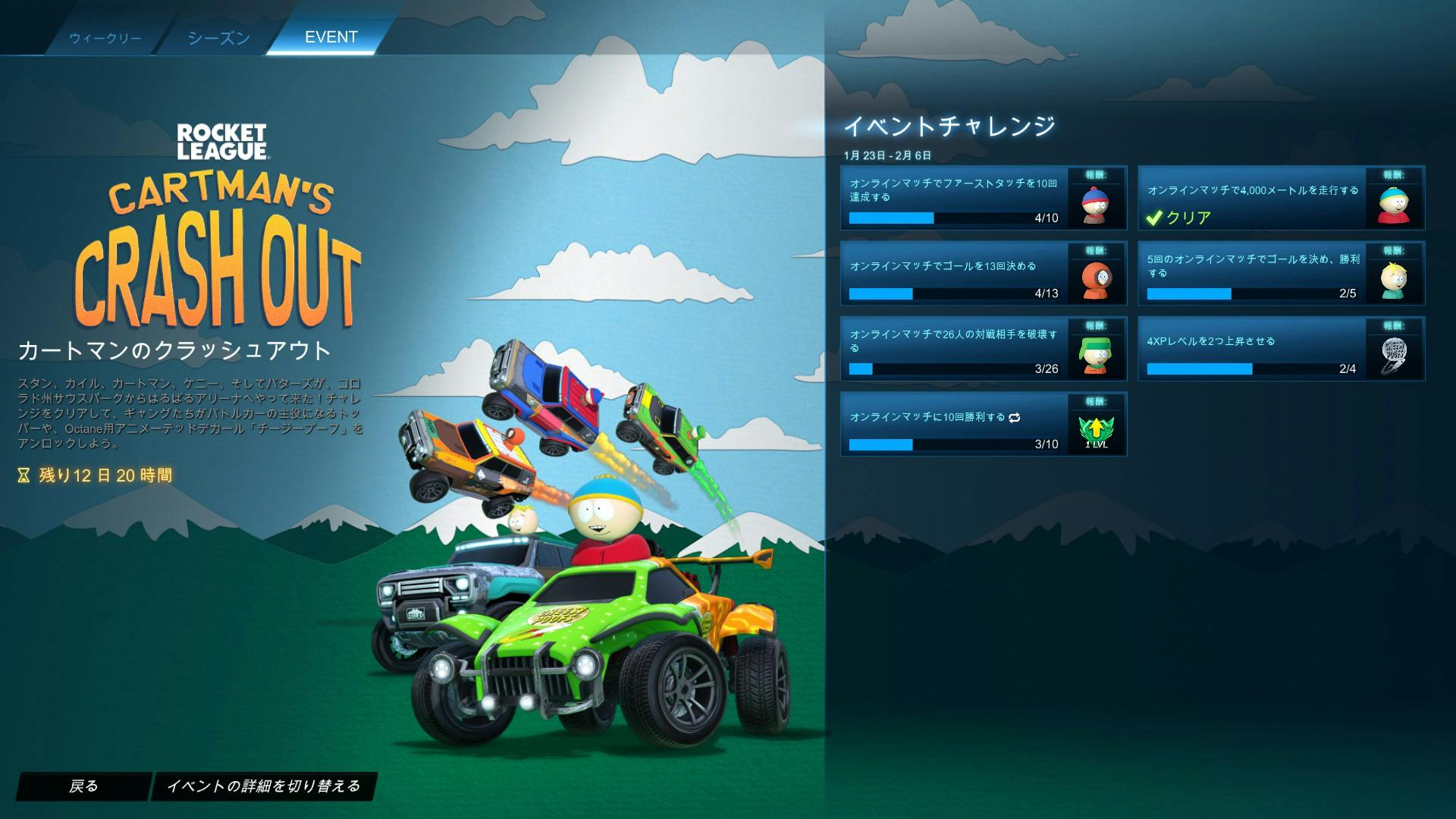This screenshot has height=819, width=1456.
Task: Click the 戻る button
Action: pyautogui.click(x=84, y=786)
